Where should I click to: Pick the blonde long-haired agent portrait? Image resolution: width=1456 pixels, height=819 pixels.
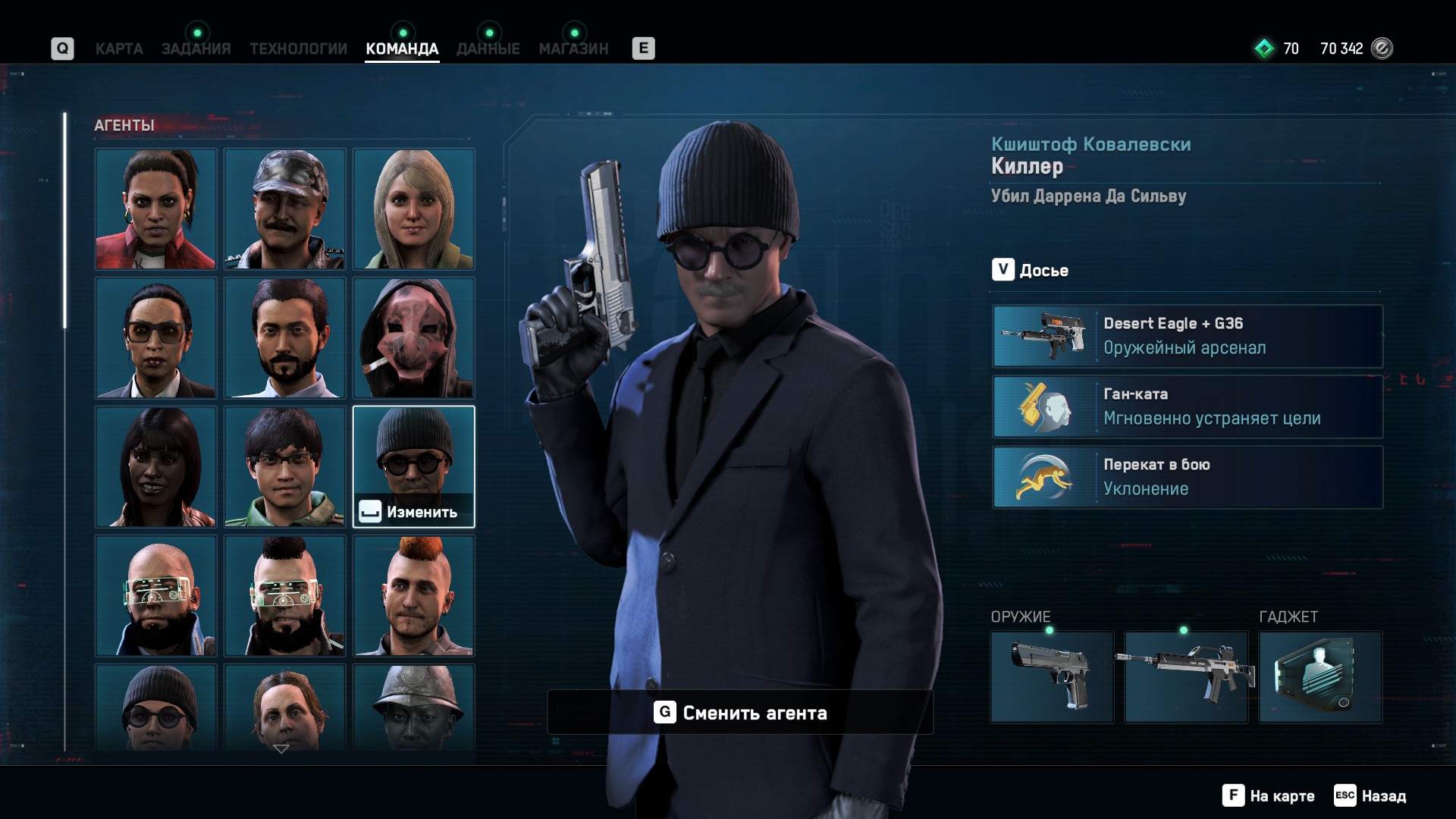413,209
